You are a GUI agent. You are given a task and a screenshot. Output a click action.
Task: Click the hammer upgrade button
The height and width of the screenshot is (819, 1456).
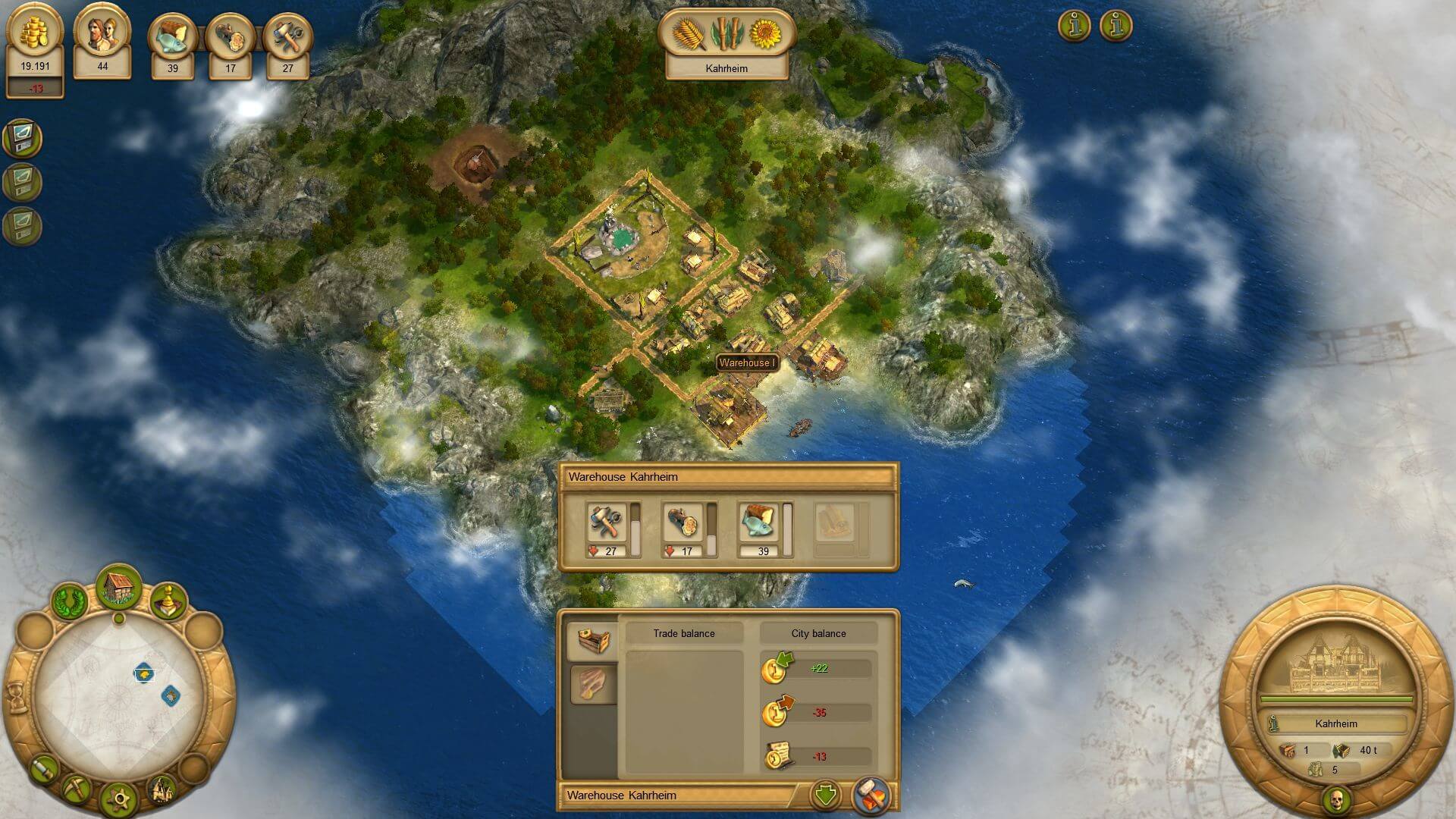tap(871, 795)
